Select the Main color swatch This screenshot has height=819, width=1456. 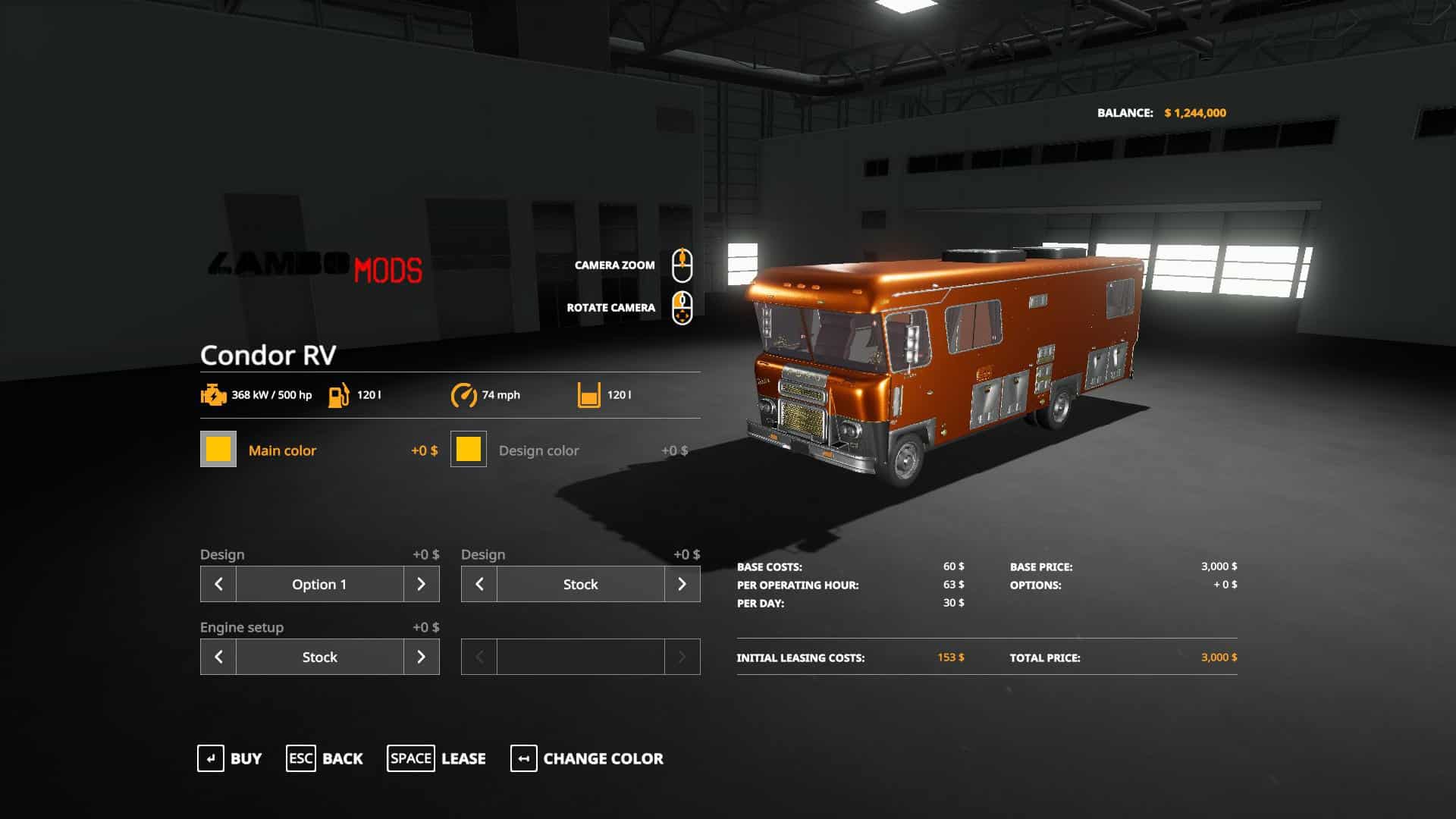tap(218, 449)
